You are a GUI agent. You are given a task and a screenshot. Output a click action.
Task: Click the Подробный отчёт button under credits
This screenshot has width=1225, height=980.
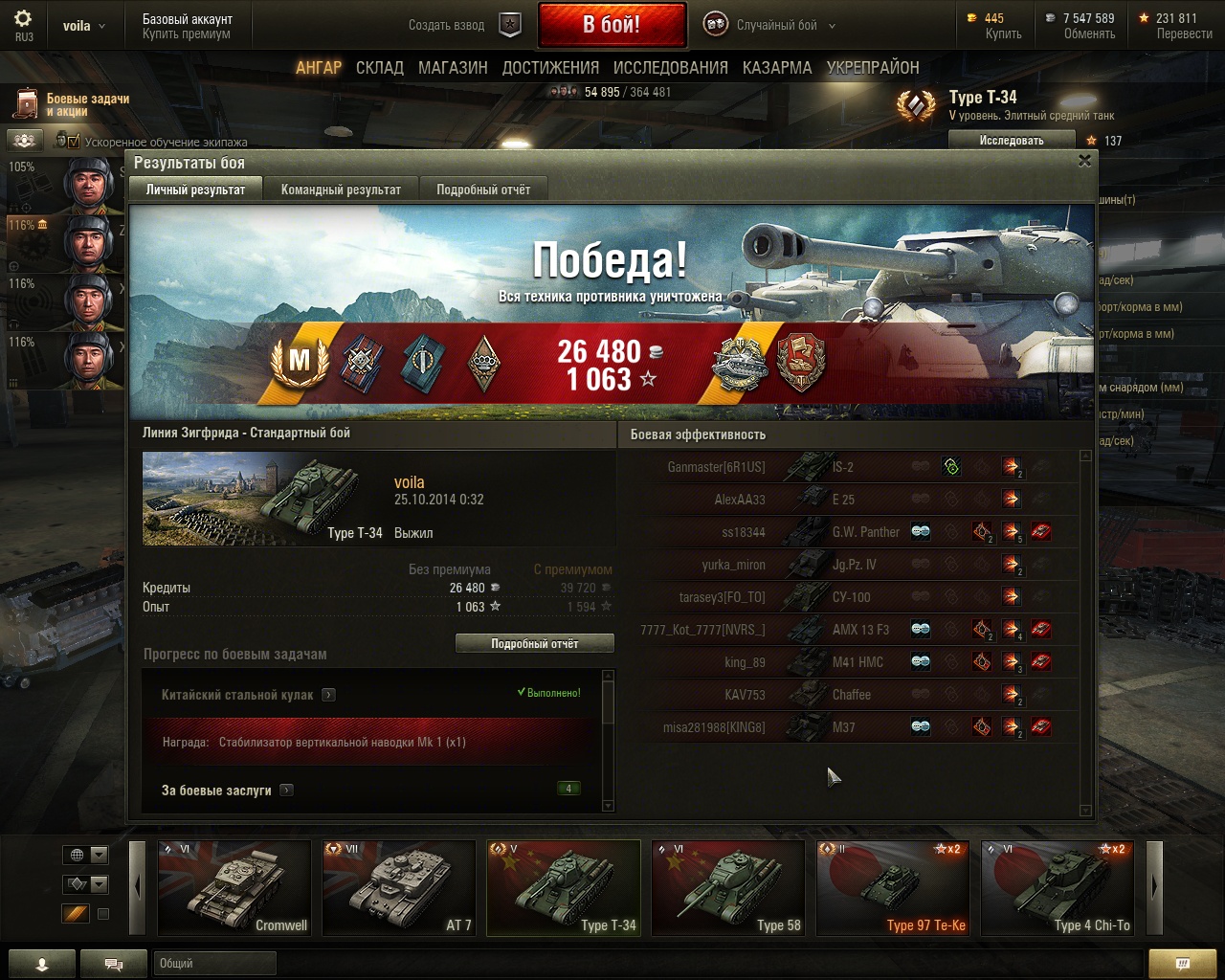coord(534,644)
